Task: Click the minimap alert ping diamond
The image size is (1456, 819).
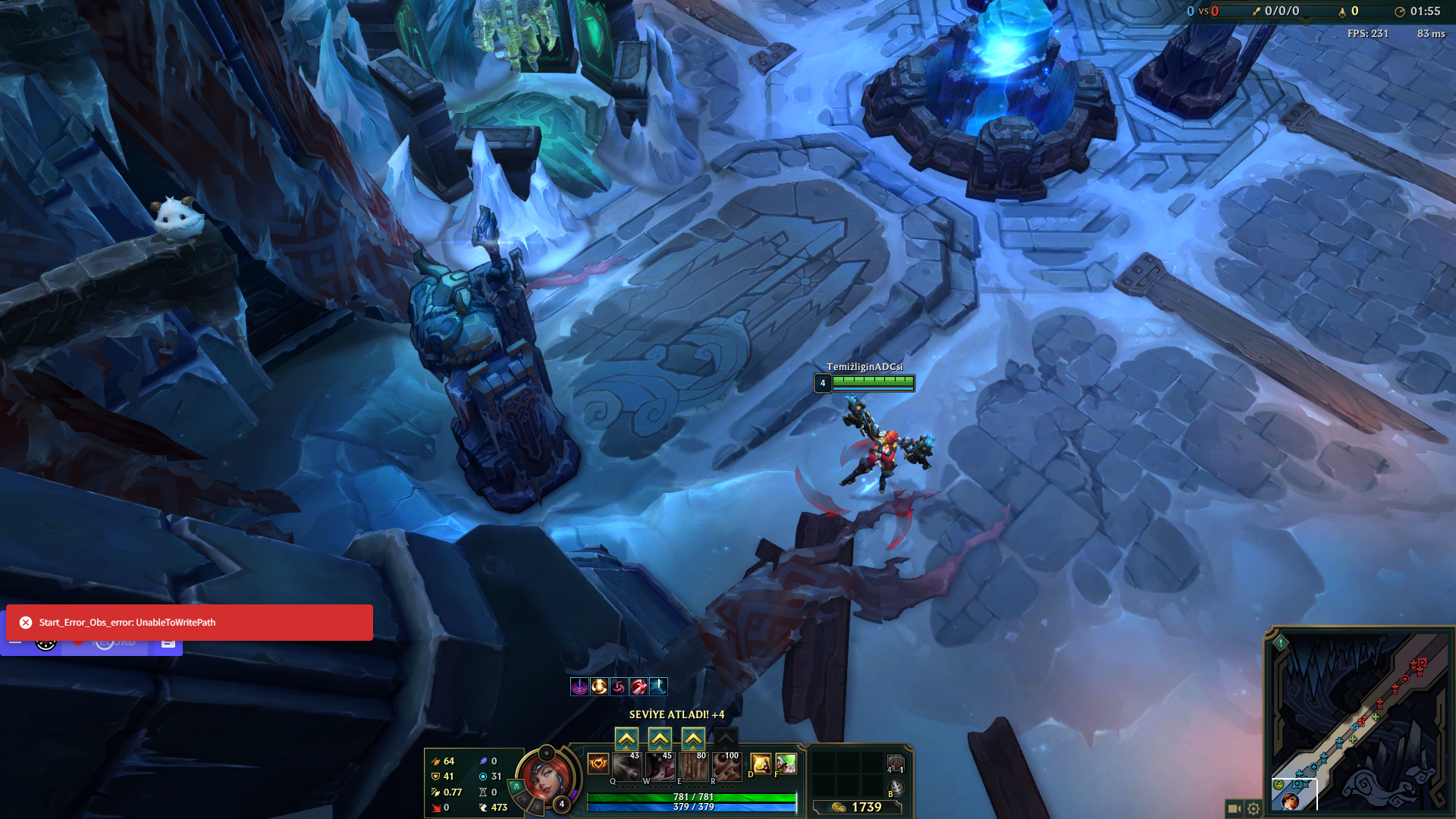Action: point(1281,643)
